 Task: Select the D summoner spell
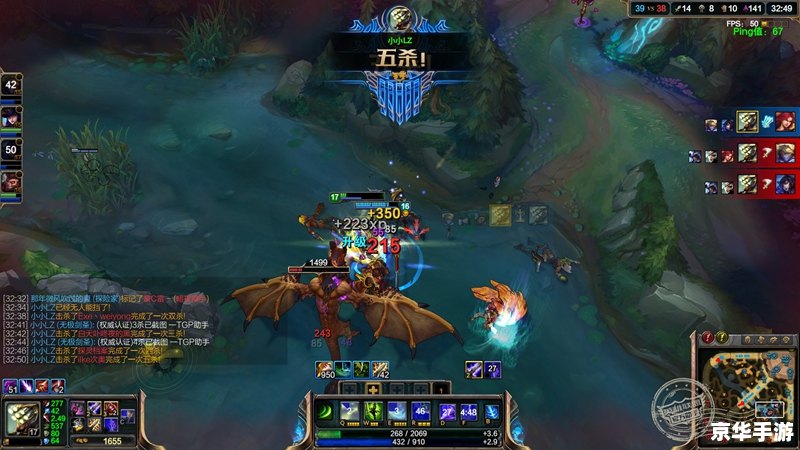(x=447, y=411)
